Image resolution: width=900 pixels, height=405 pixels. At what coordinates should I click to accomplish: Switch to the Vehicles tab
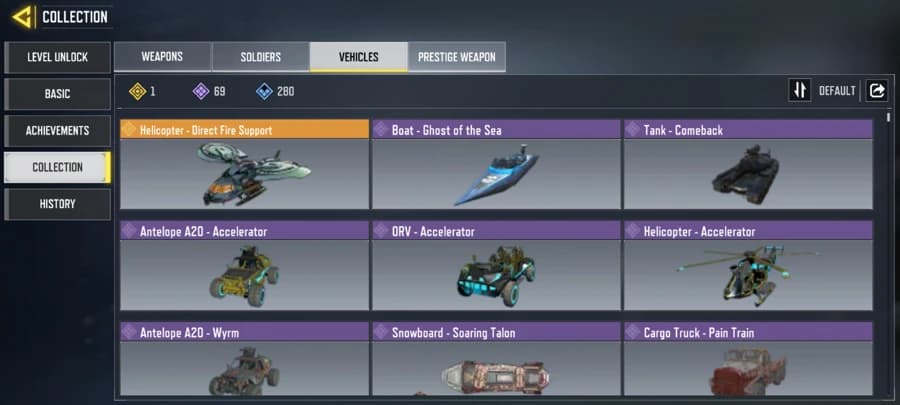coord(358,57)
